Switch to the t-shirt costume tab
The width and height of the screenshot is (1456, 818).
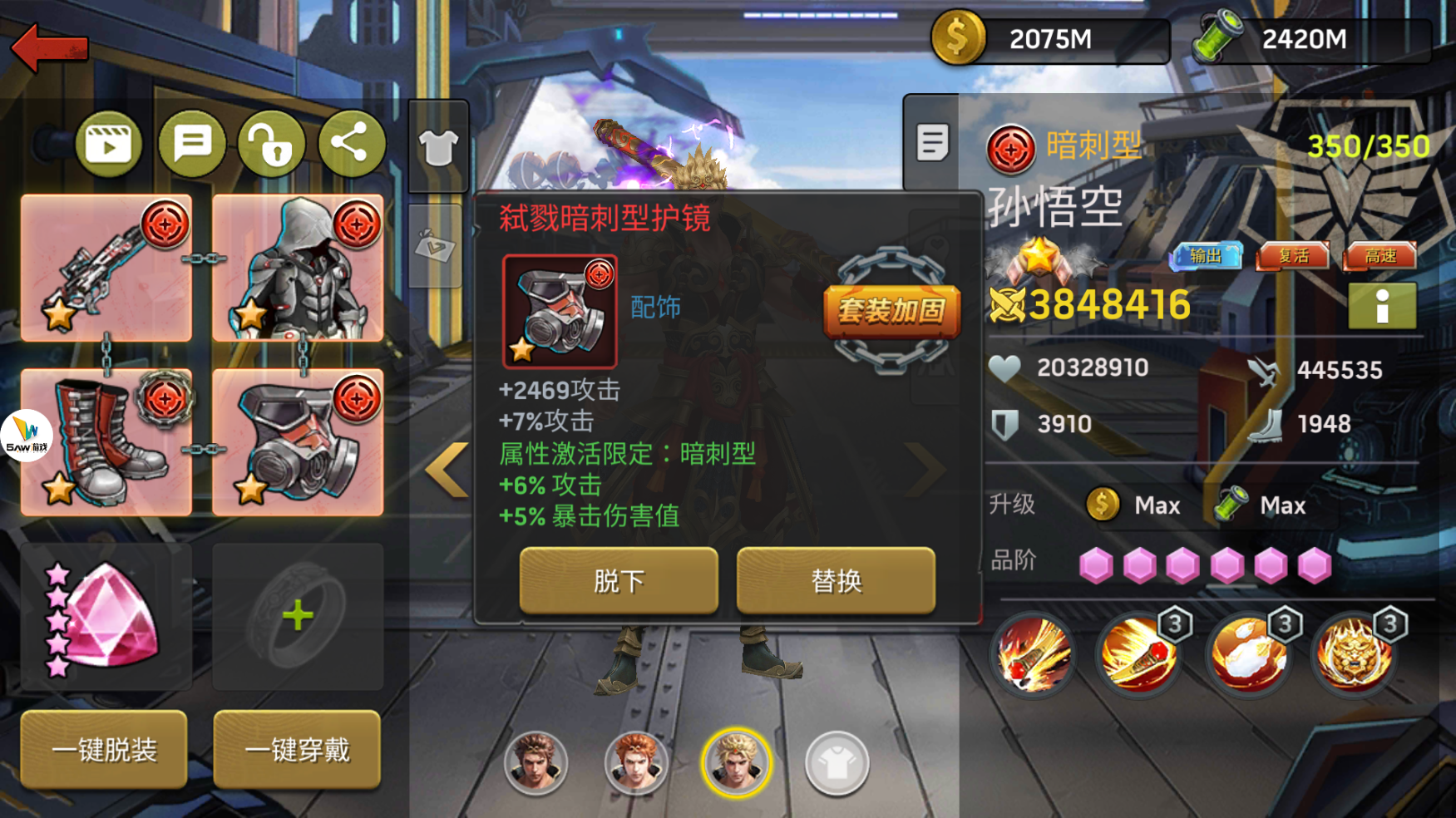click(x=438, y=148)
